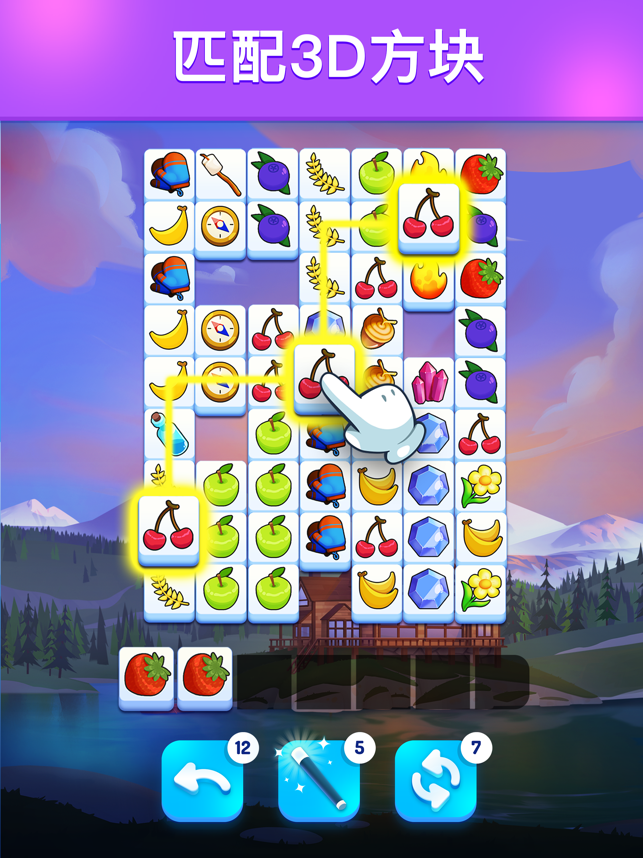This screenshot has width=643, height=858.
Task: Select the marshmallow stick tile
Action: tap(221, 174)
